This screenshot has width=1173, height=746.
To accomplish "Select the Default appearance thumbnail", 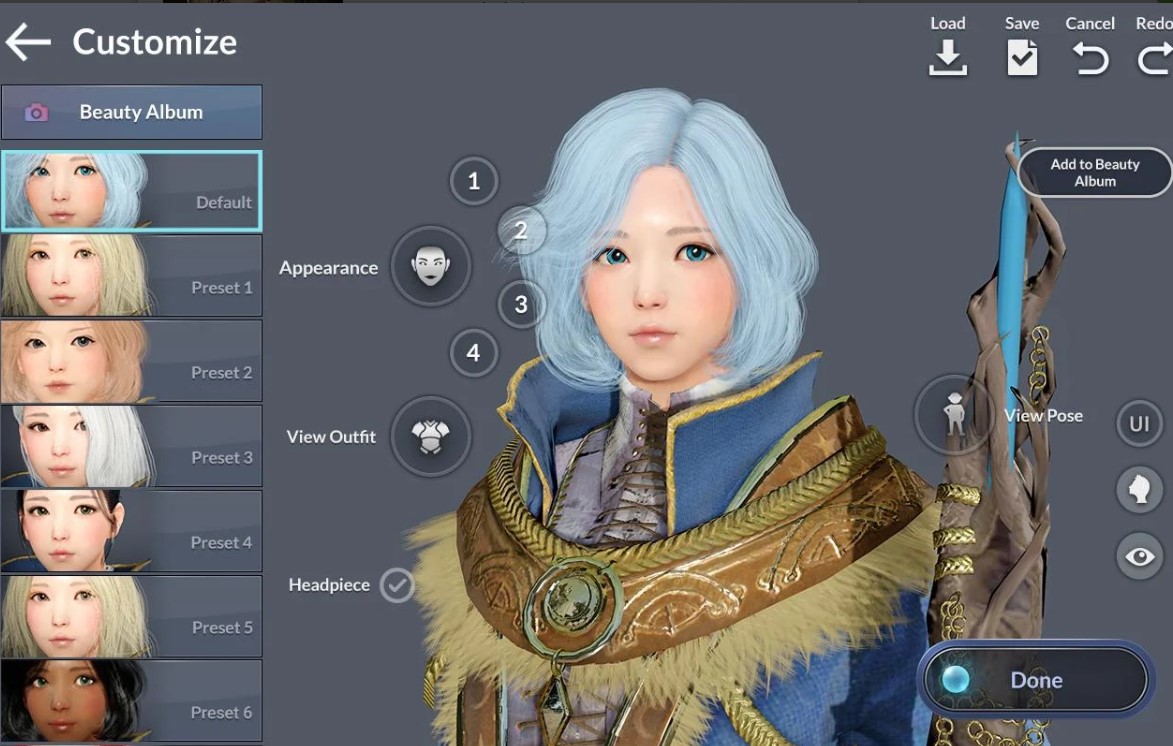I will coord(131,191).
